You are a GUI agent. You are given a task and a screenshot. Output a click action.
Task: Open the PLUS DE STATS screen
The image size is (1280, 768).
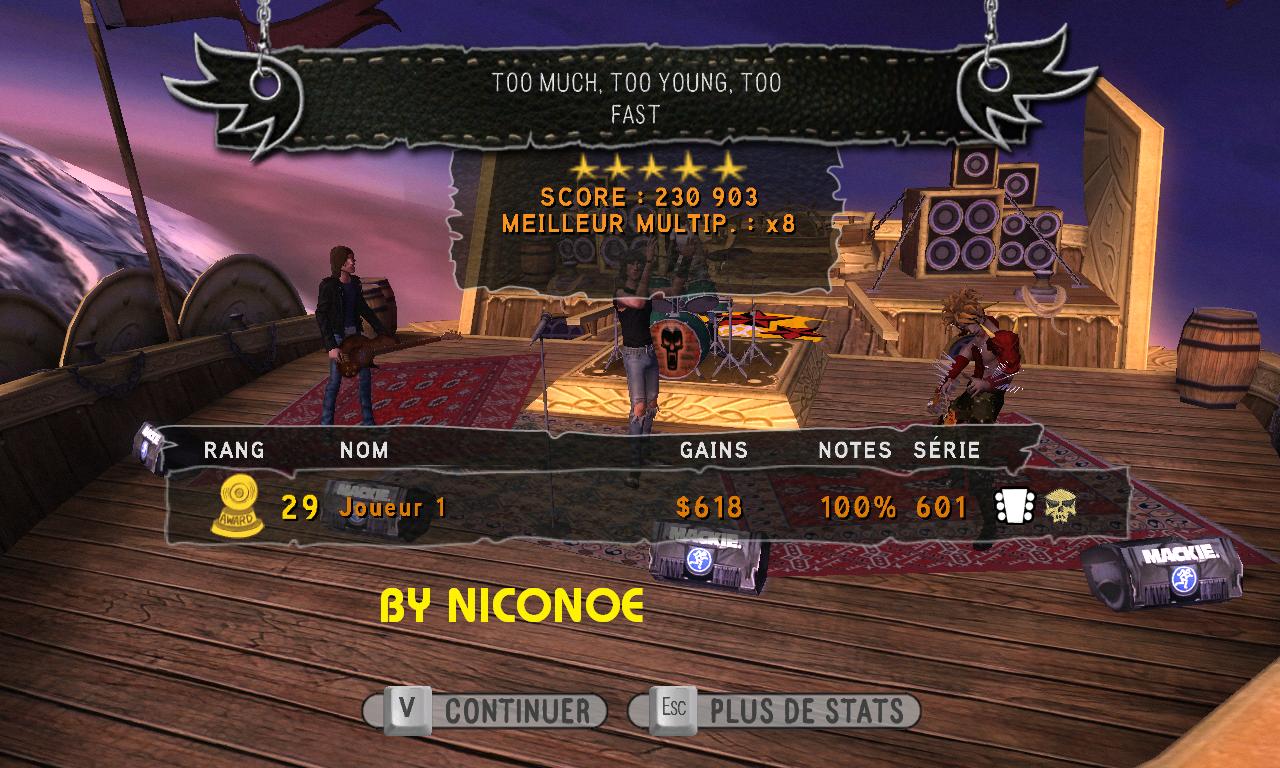point(776,711)
